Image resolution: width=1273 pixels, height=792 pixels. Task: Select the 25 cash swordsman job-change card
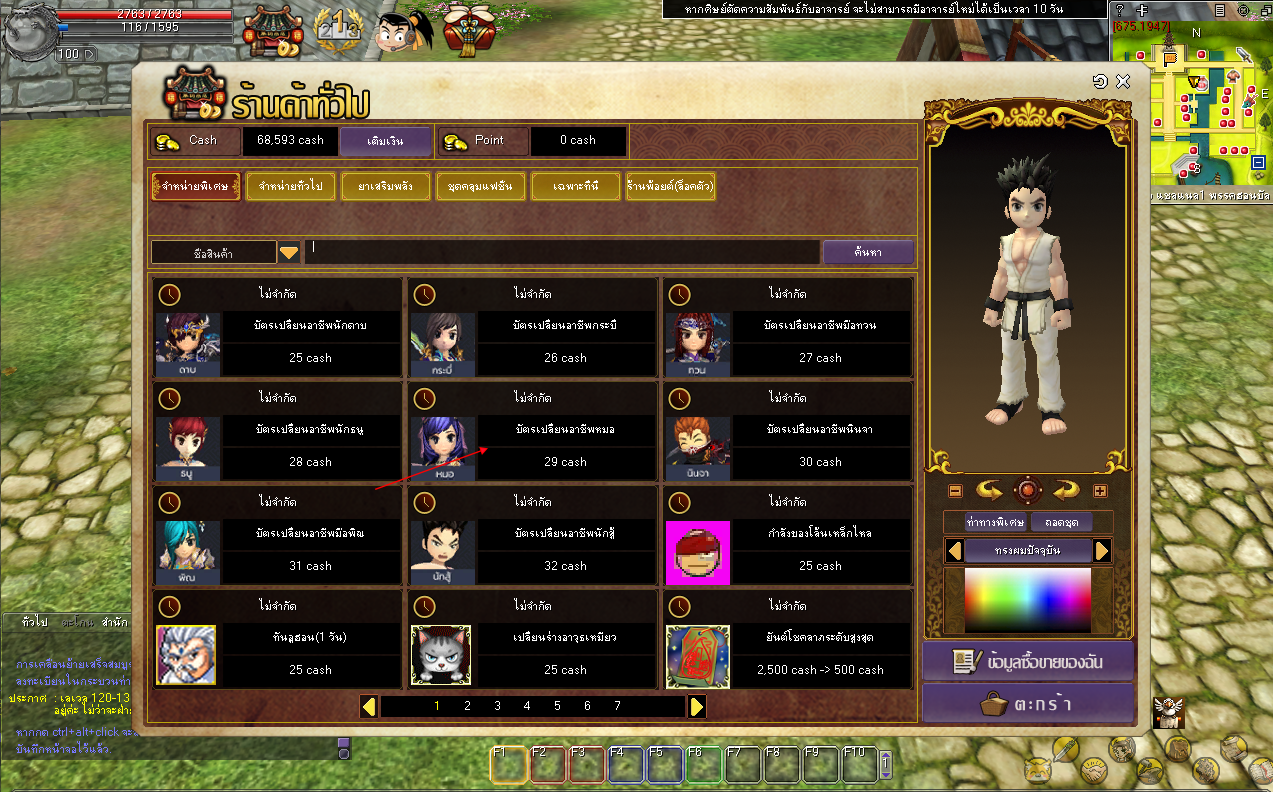pos(310,342)
